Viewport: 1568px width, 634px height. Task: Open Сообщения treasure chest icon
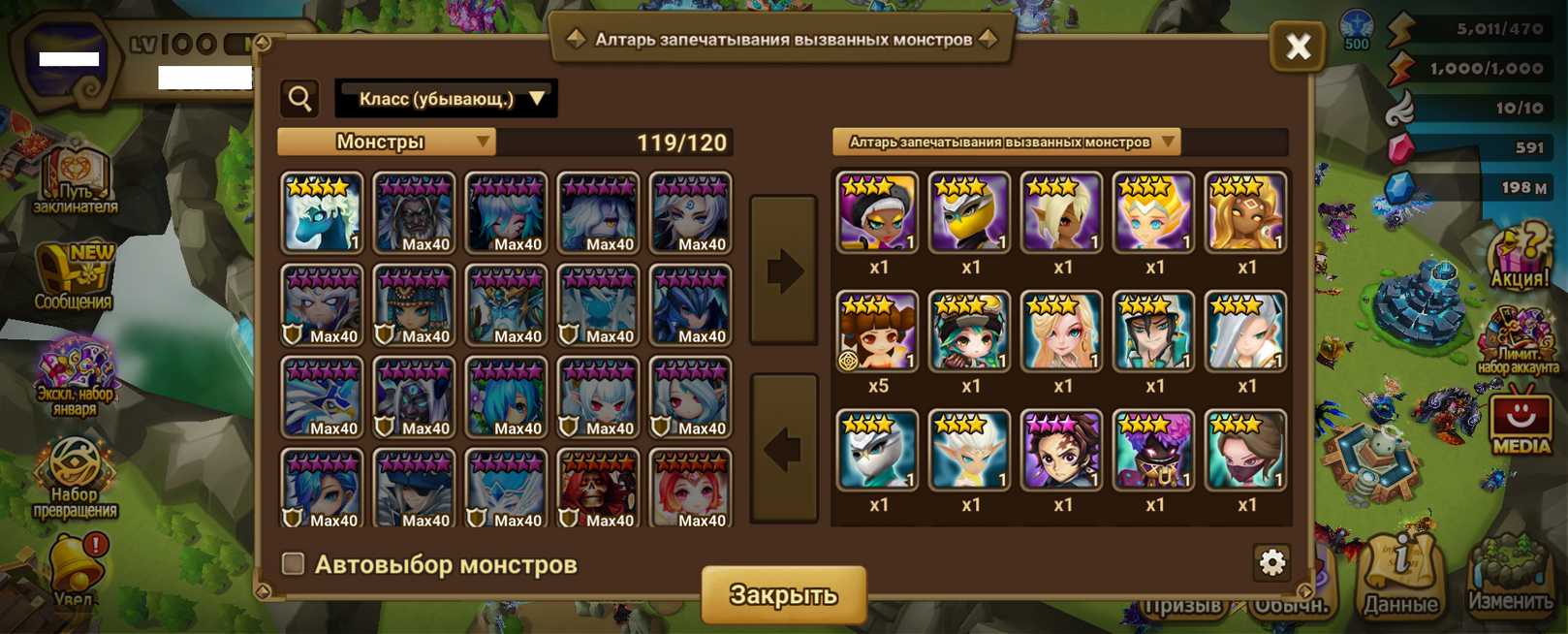coord(75,275)
